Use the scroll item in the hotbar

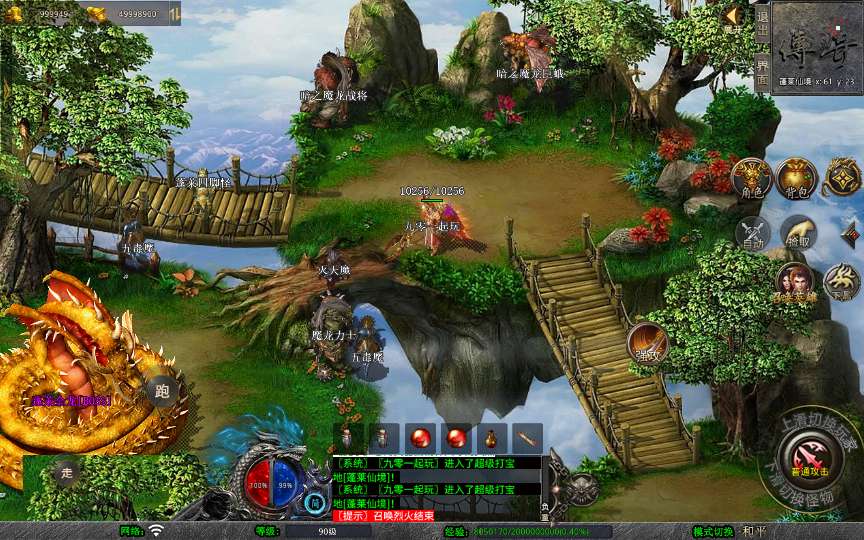tap(526, 437)
